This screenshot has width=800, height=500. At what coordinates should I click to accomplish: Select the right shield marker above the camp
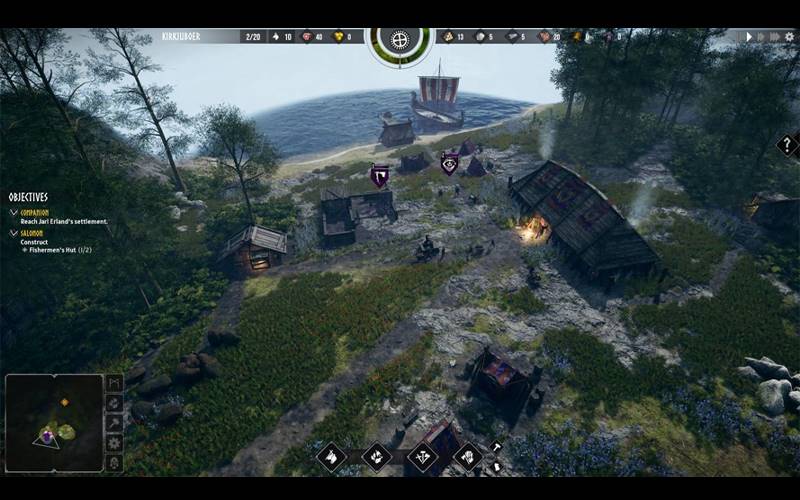click(x=450, y=162)
